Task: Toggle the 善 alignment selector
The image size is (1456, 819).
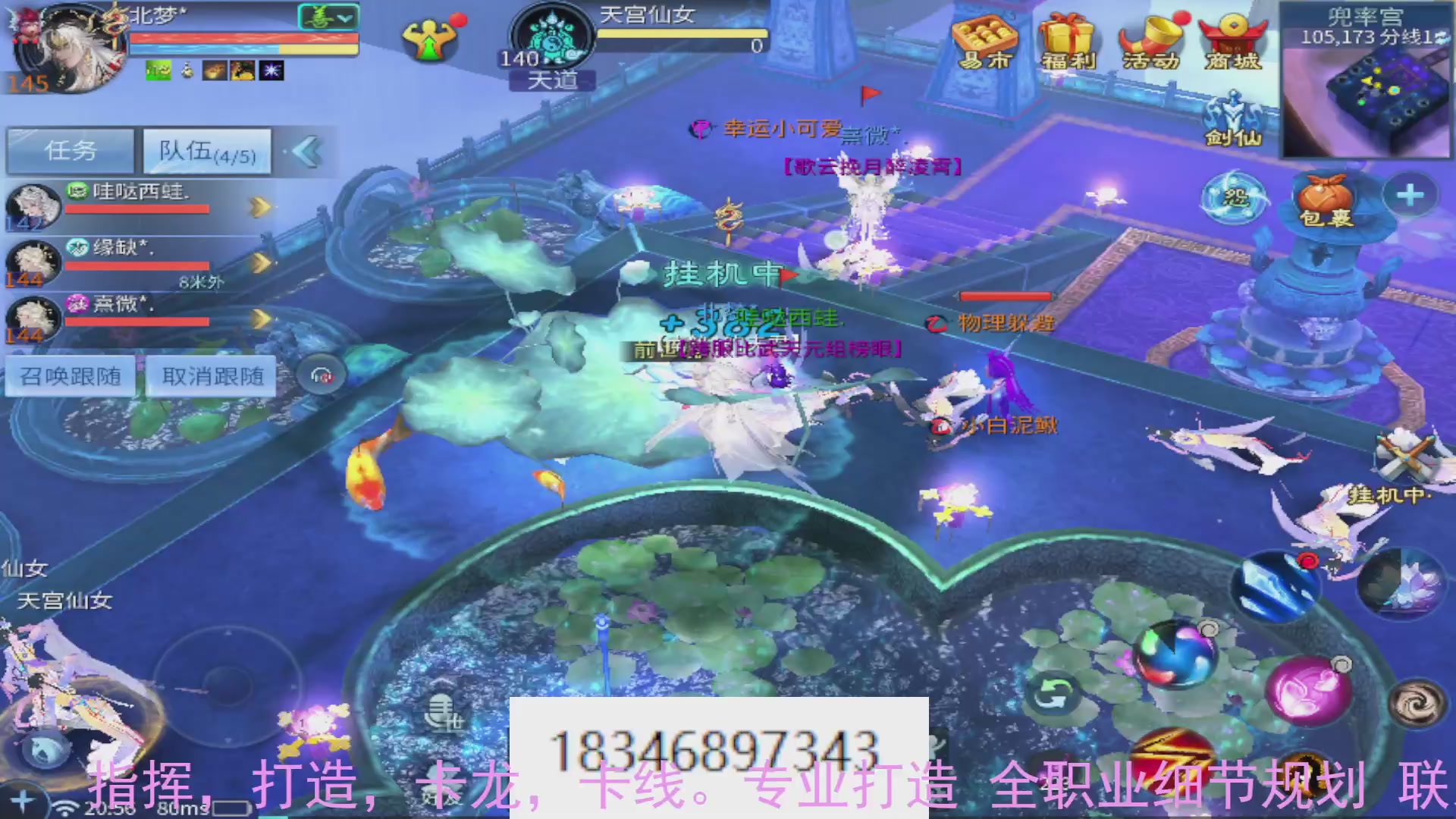Action: pyautogui.click(x=326, y=17)
